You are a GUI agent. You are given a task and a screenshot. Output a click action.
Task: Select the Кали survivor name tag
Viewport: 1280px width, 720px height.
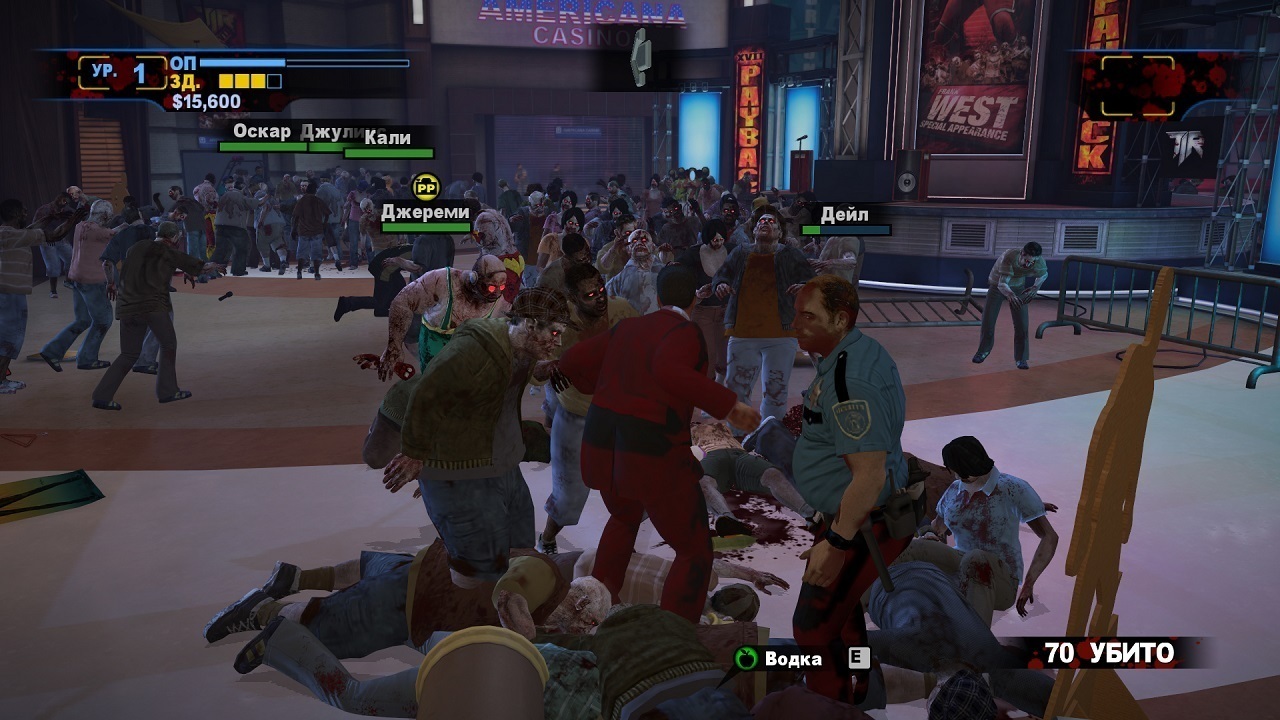click(x=388, y=138)
